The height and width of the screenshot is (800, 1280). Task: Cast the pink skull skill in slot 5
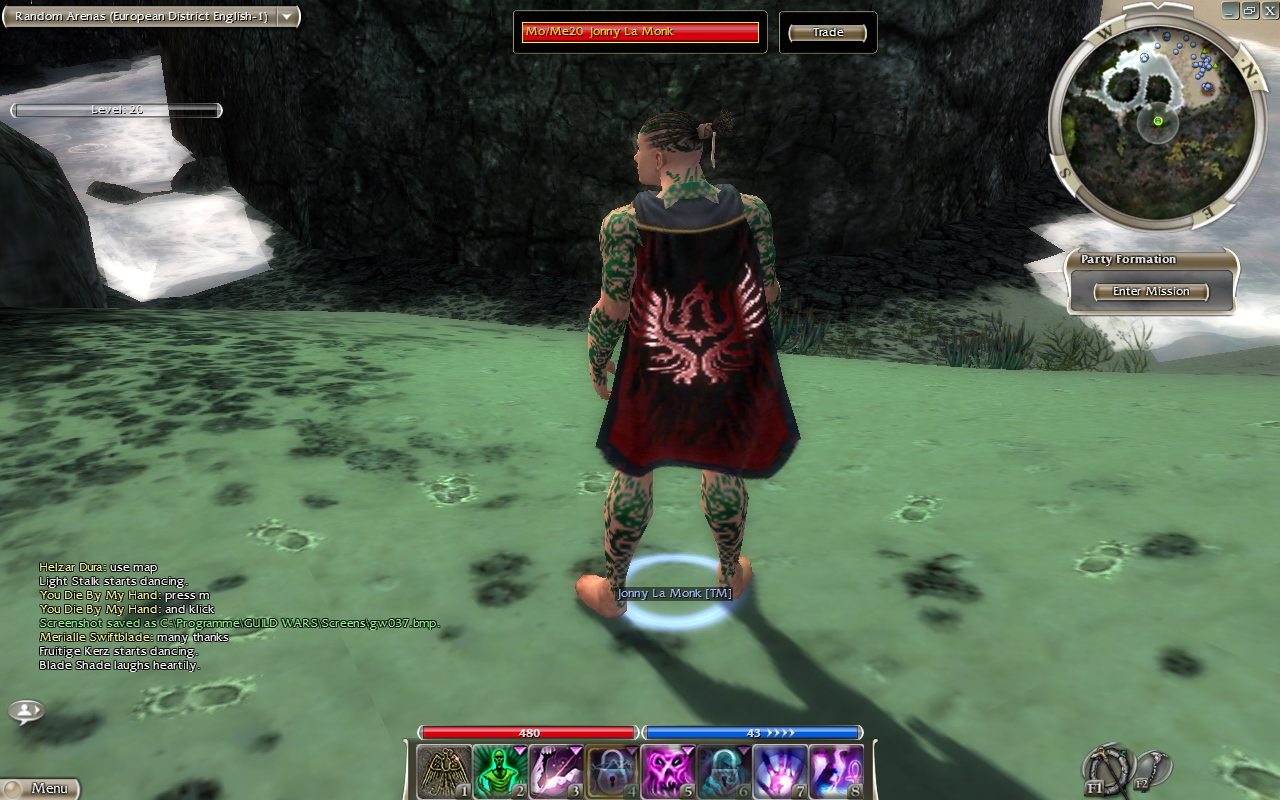[667, 772]
